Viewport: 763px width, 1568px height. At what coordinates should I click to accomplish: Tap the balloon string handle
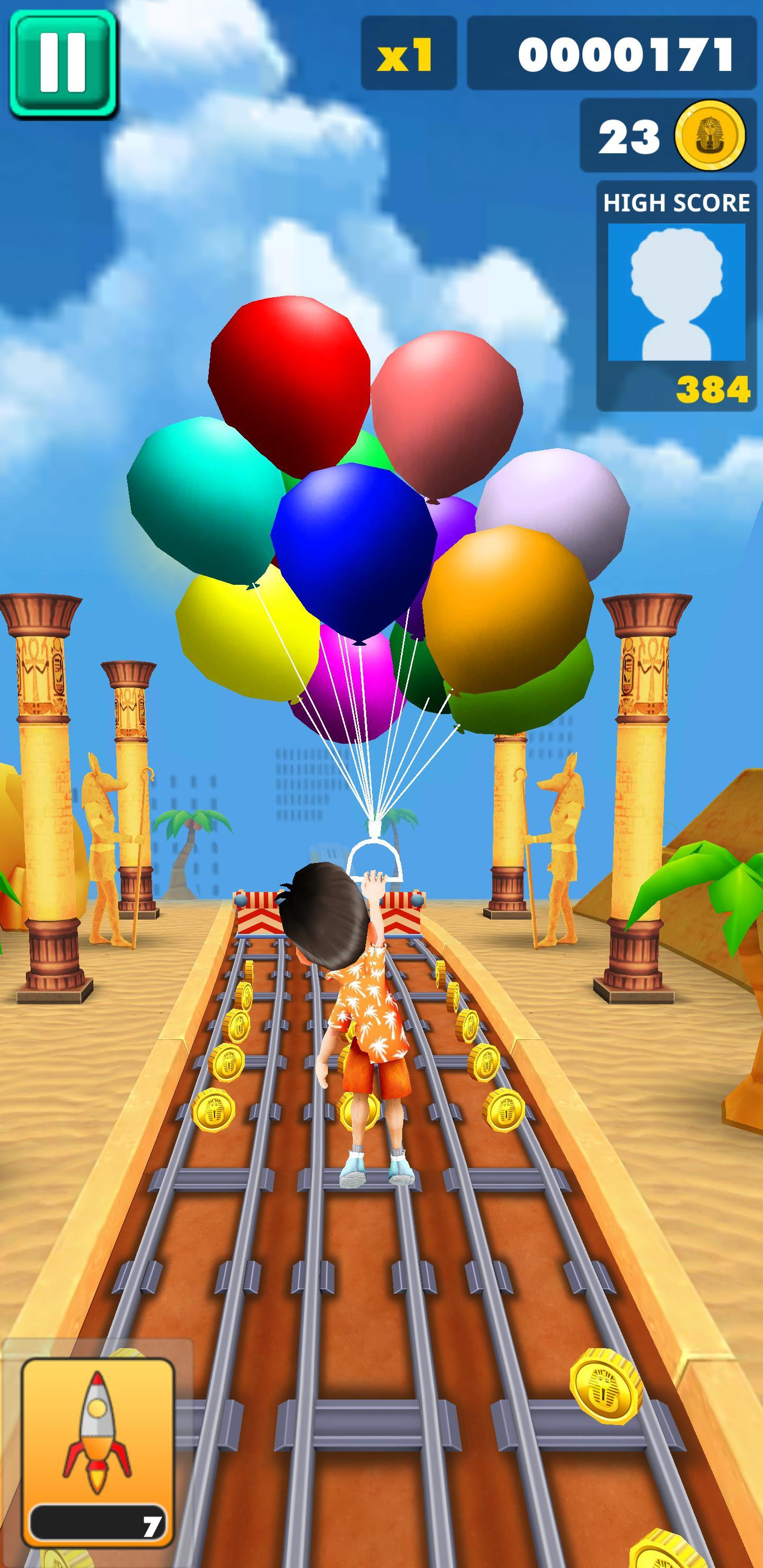(x=376, y=861)
